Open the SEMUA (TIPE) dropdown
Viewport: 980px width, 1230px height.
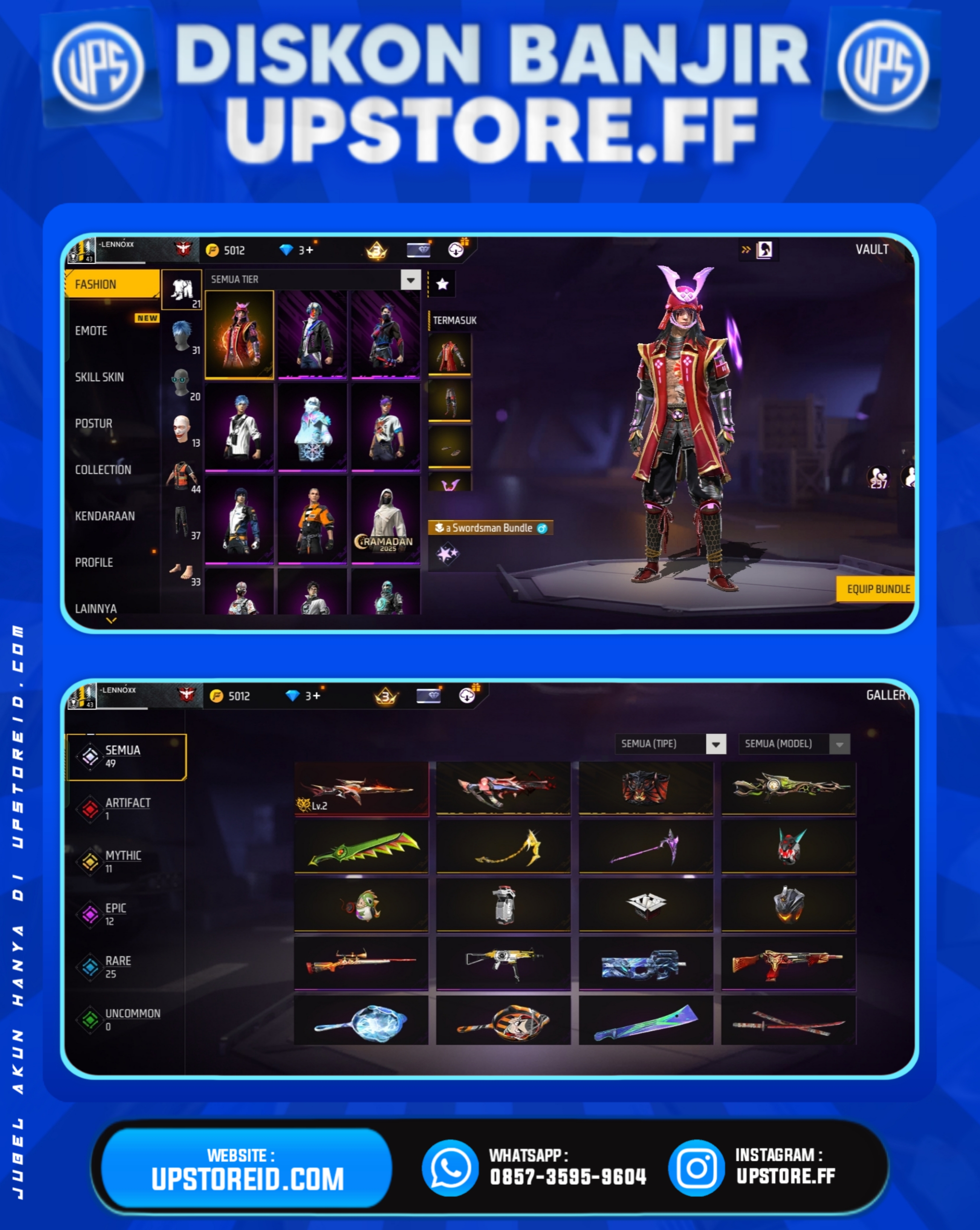716,744
